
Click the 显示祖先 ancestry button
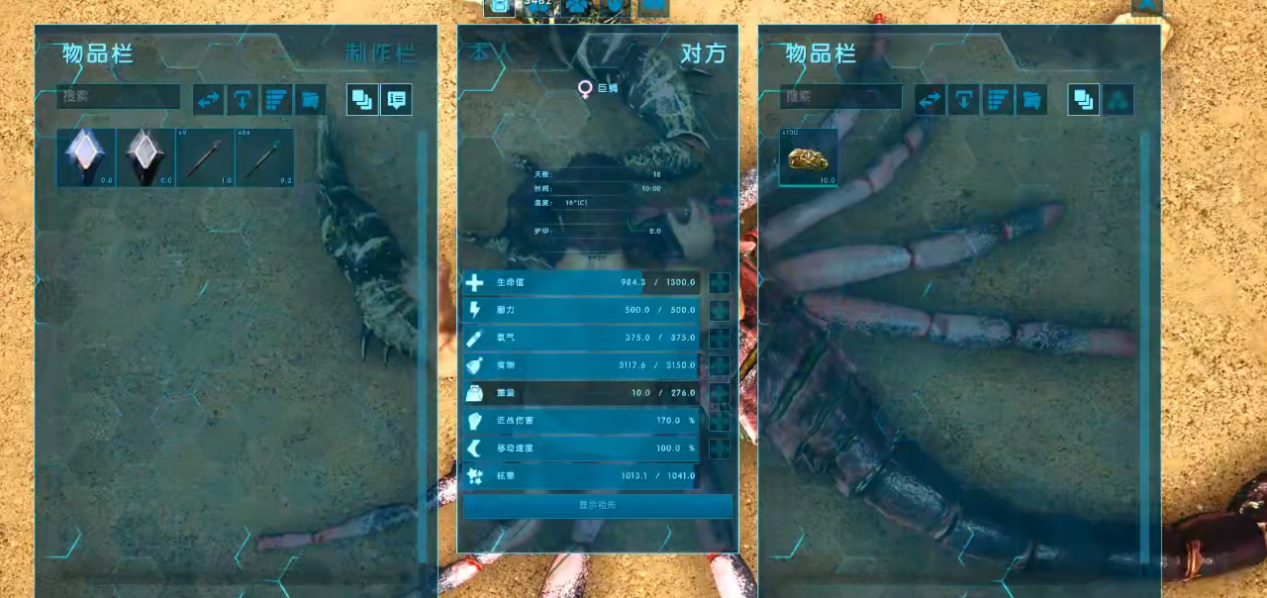pyautogui.click(x=597, y=505)
